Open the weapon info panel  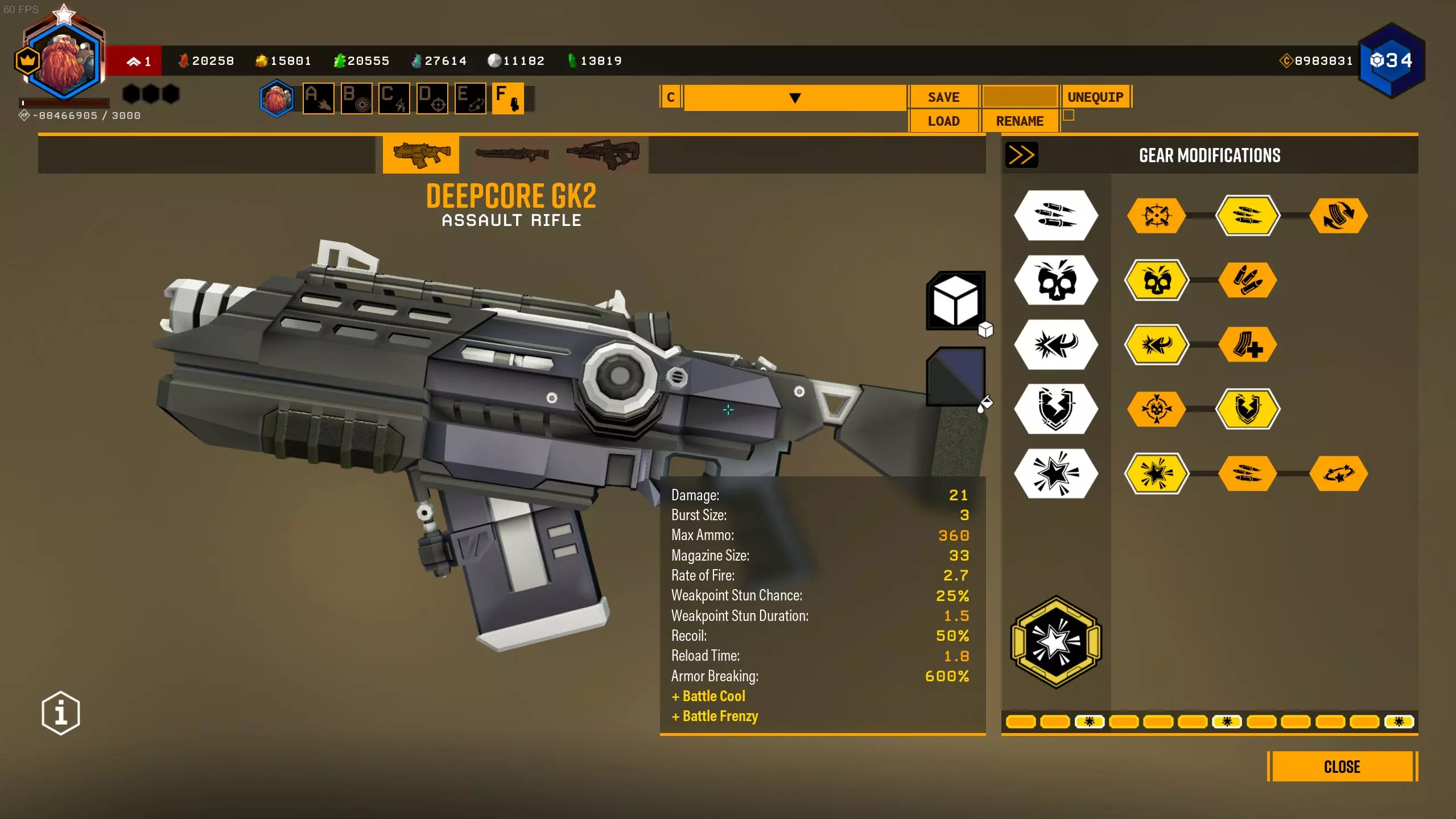[61, 713]
